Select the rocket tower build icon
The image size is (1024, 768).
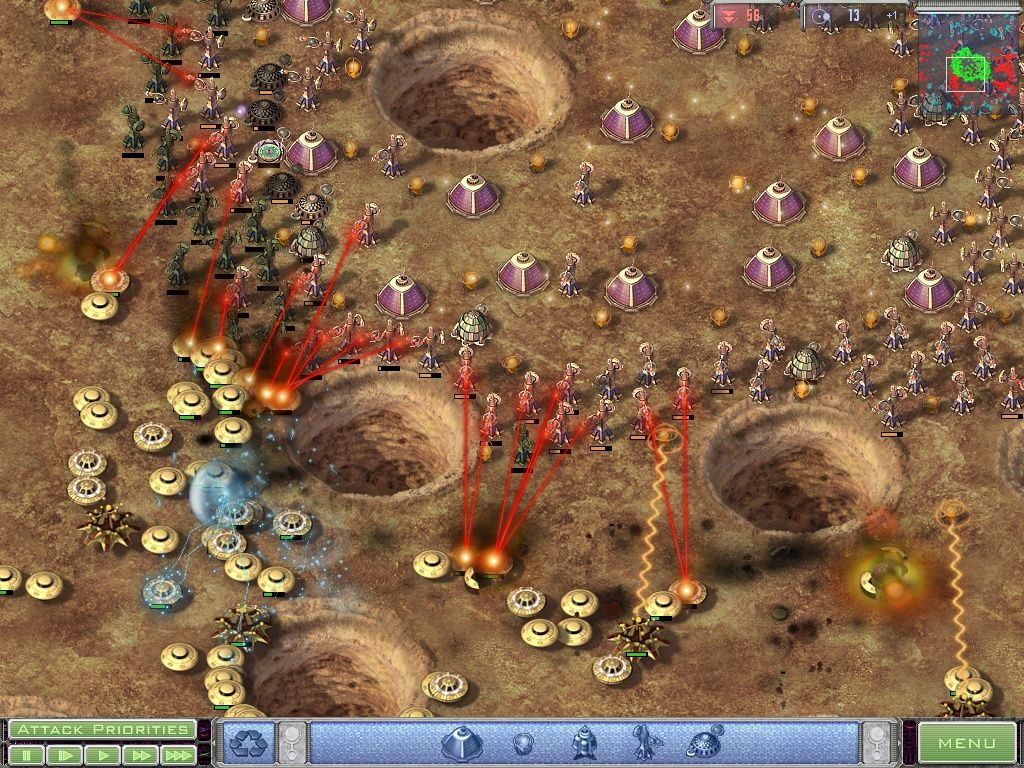coord(584,743)
